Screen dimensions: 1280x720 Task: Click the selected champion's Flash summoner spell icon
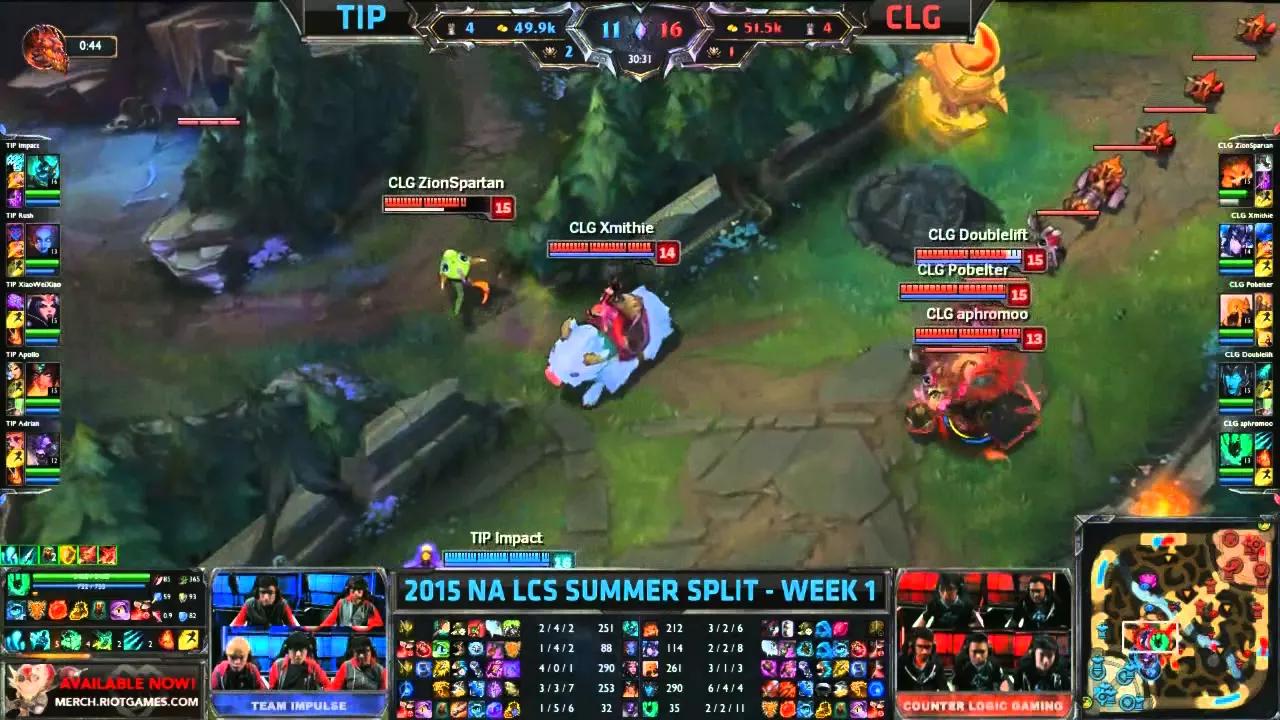click(x=188, y=639)
